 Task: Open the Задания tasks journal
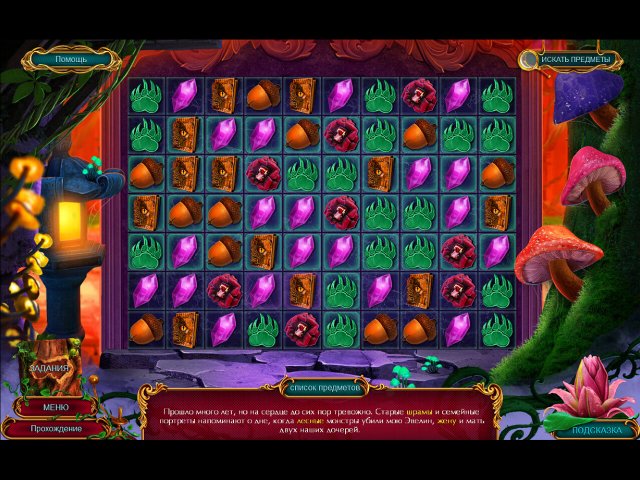pos(49,368)
